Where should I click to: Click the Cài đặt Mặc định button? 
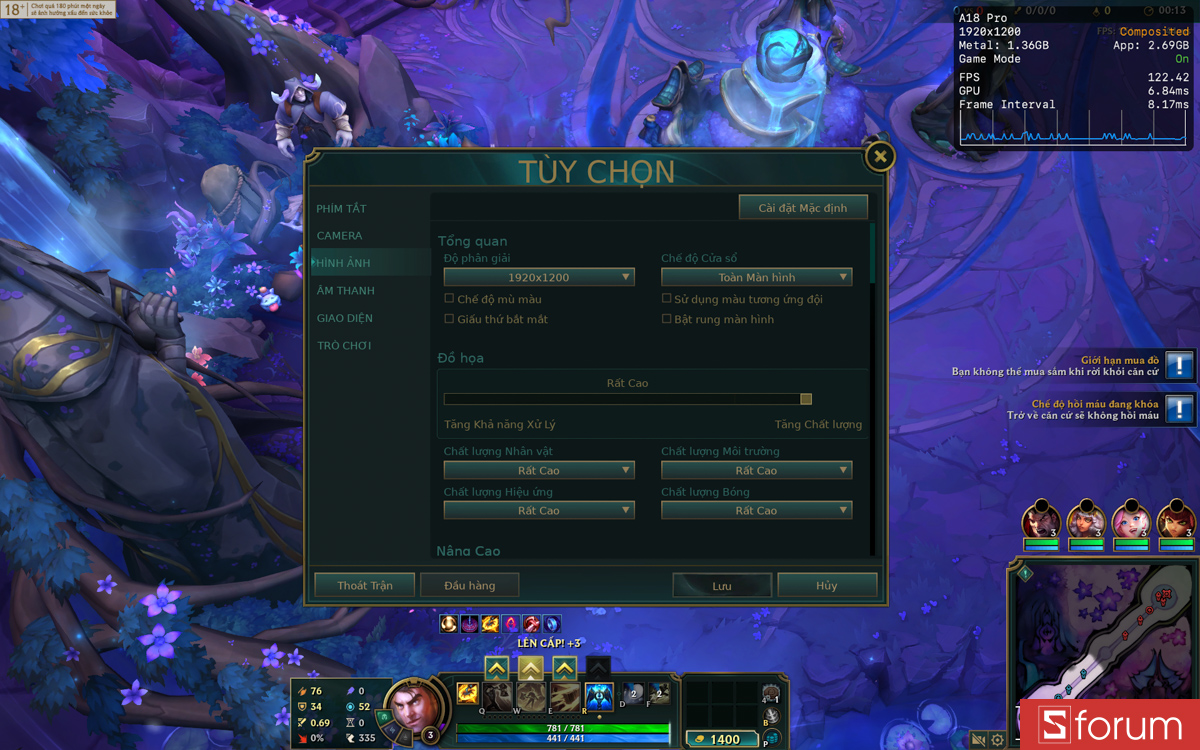(x=803, y=208)
